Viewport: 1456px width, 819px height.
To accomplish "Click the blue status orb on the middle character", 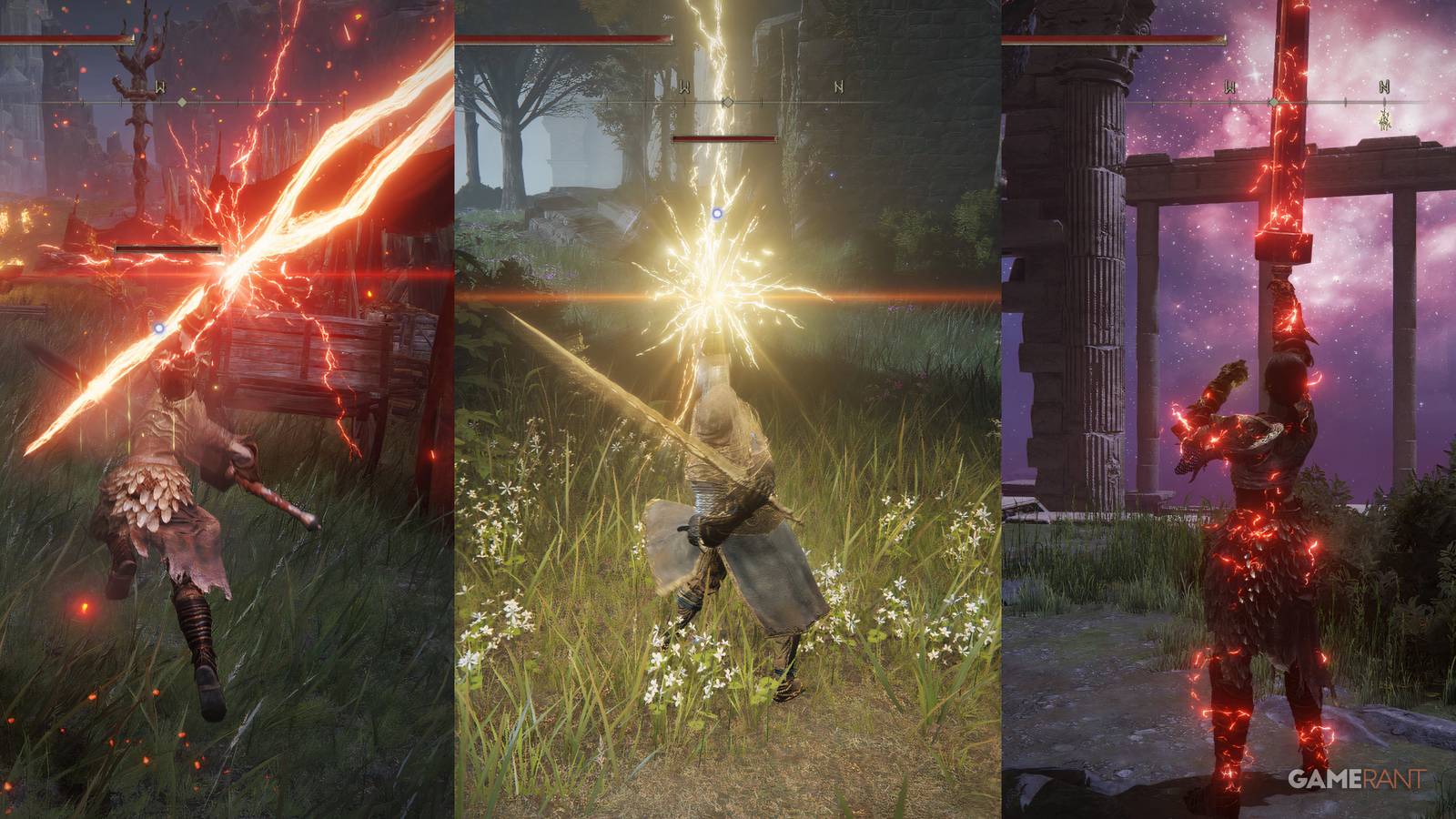I will coord(716,211).
